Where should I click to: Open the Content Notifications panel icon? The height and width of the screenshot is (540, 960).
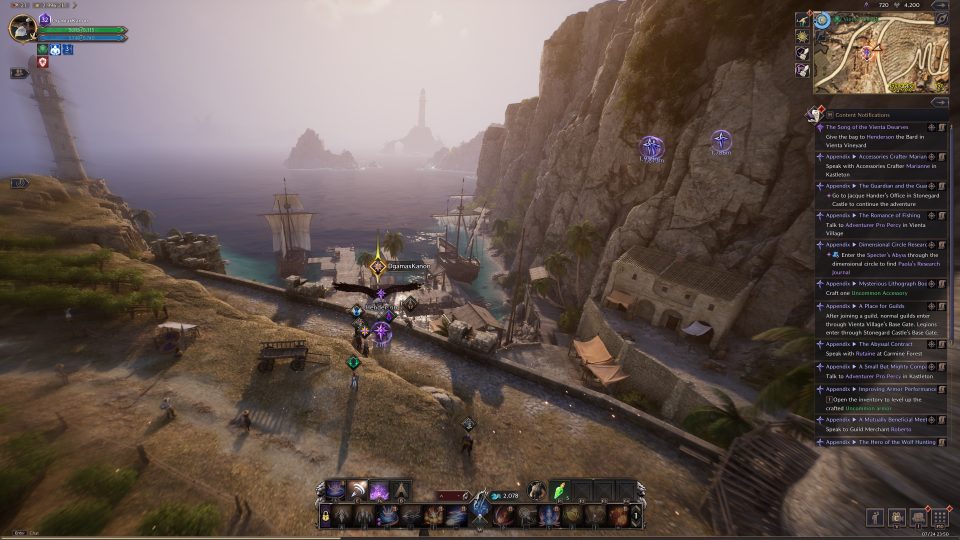click(813, 115)
